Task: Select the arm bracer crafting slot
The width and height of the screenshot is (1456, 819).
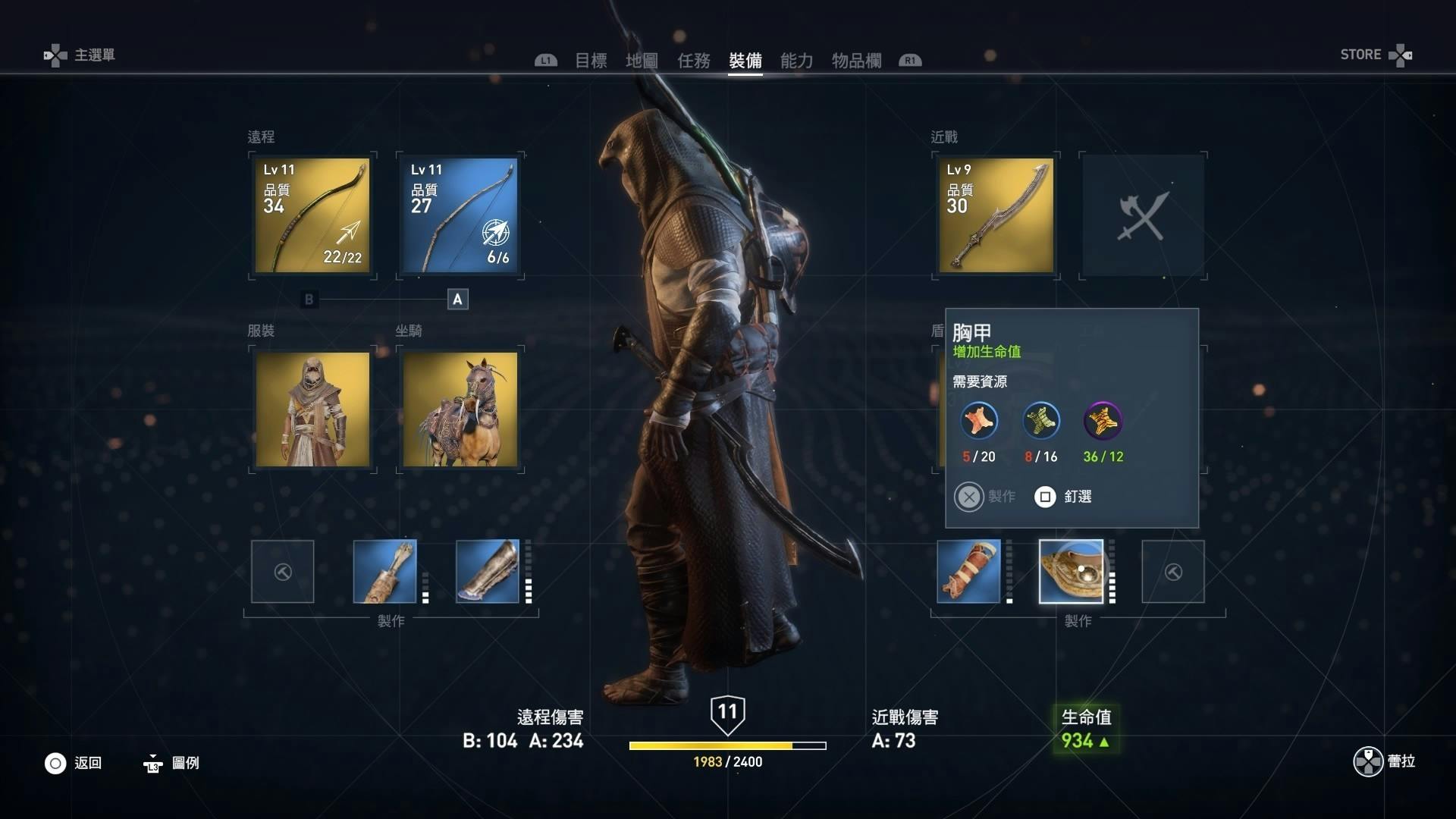Action: pos(488,572)
